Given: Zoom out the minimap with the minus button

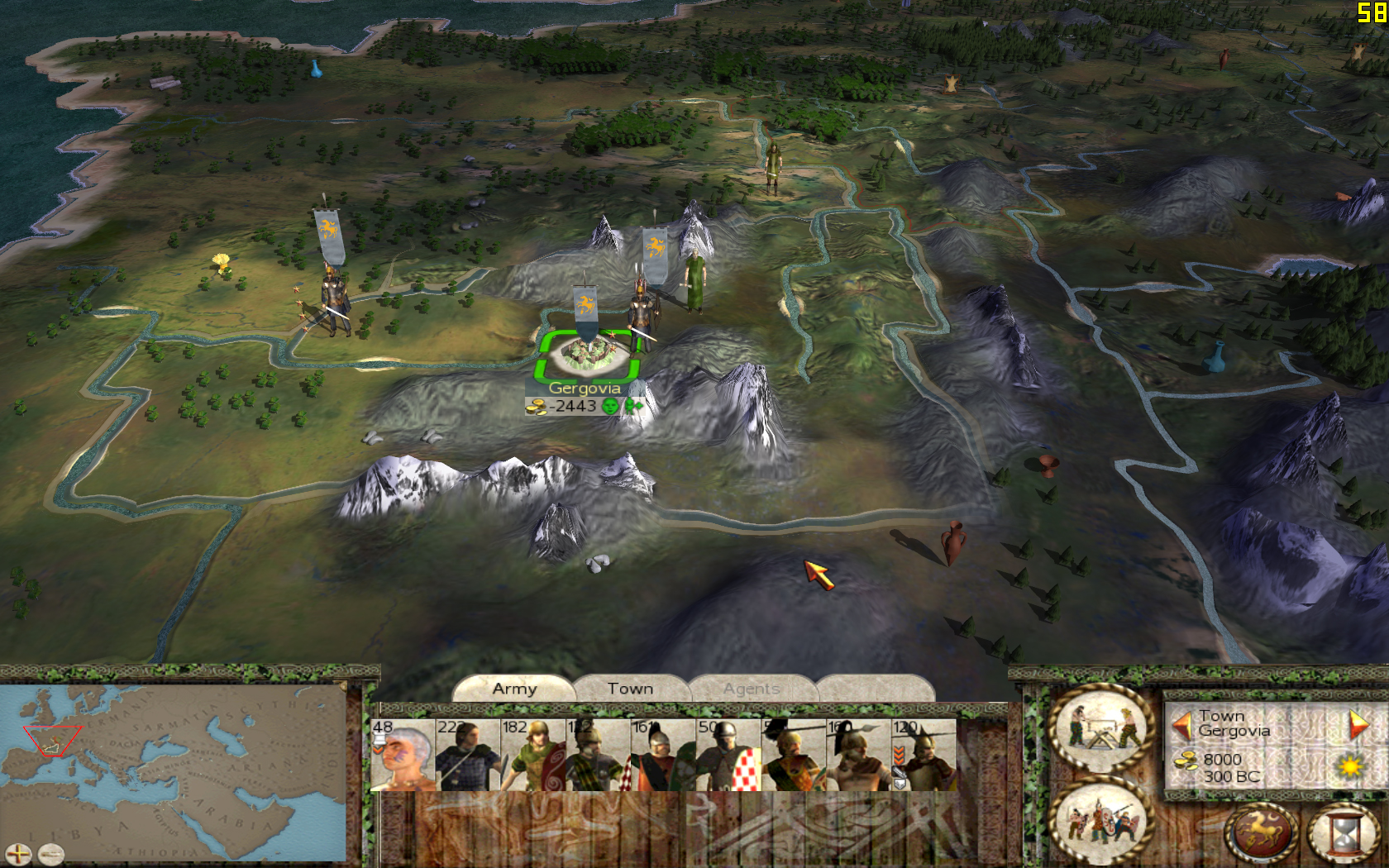Looking at the screenshot, I should point(51,854).
